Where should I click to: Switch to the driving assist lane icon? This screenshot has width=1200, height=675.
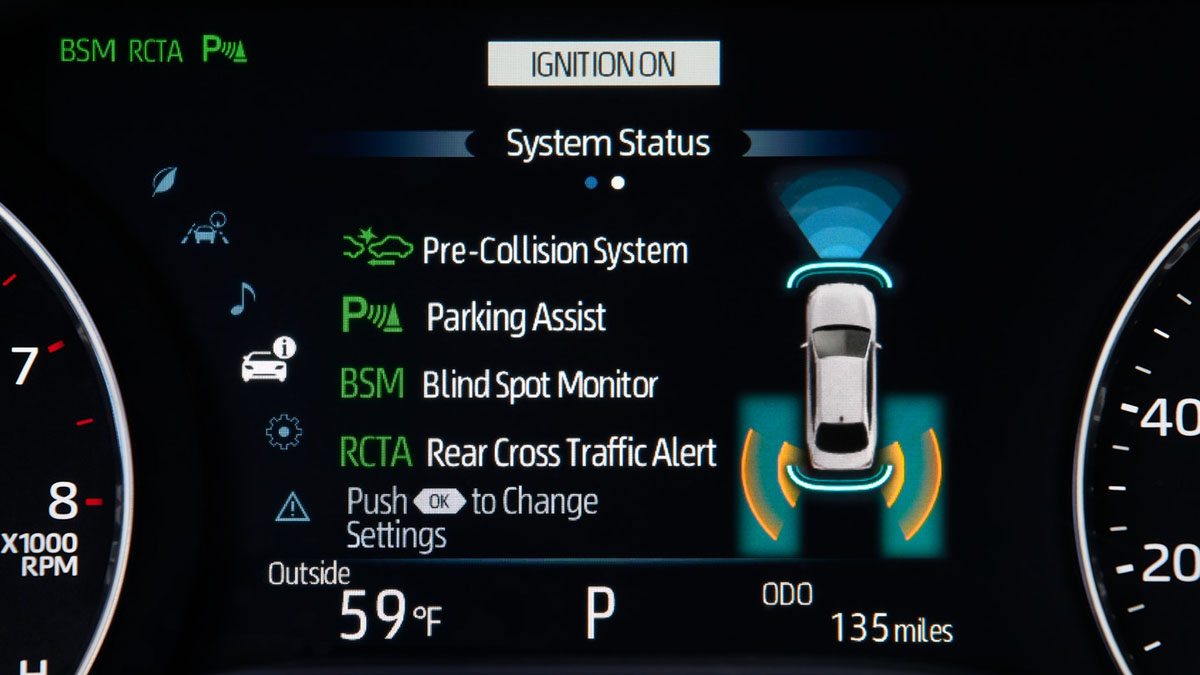(205, 231)
